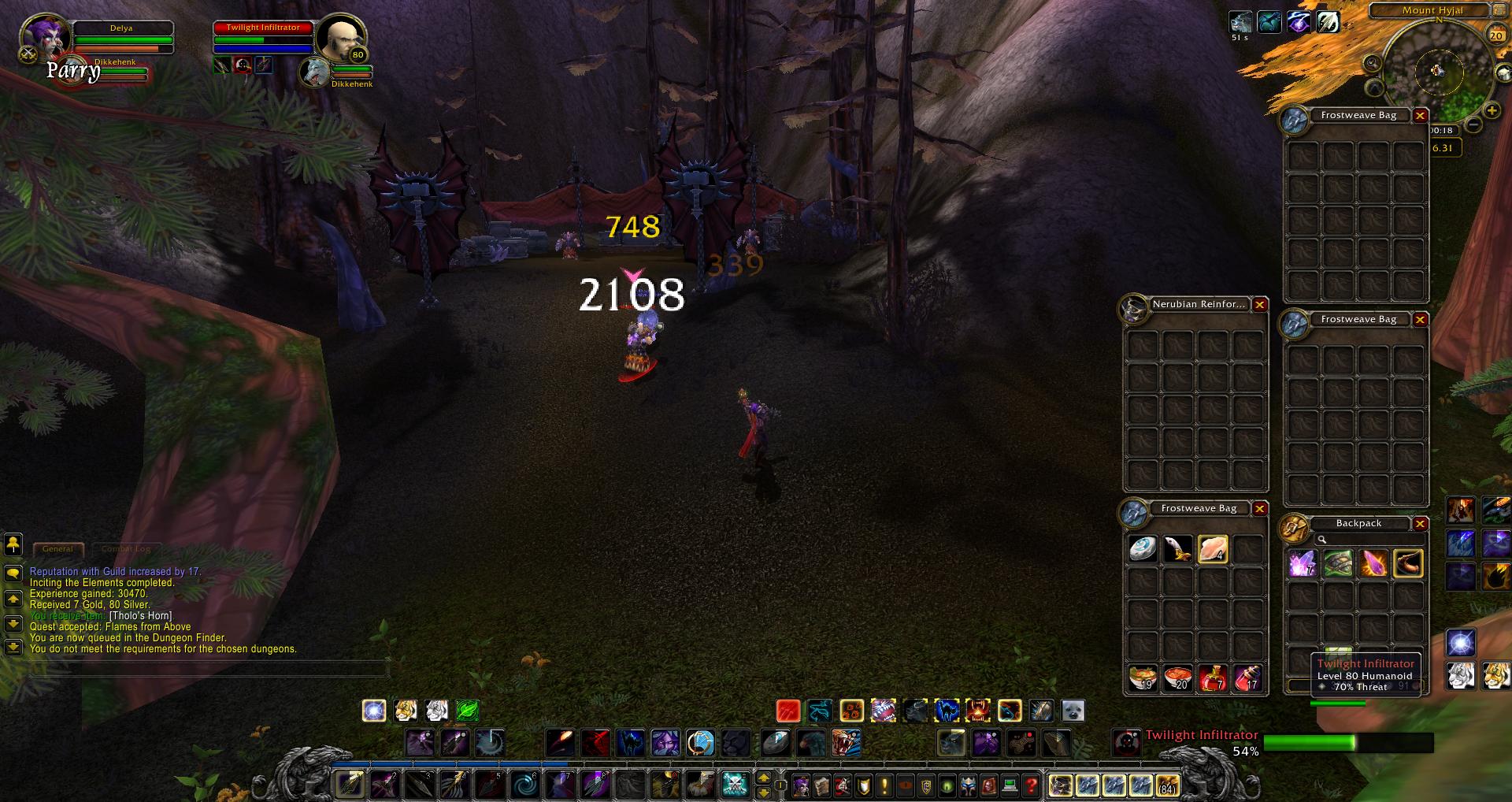
Task: Use the red health potion stack of 7
Action: (x=1213, y=678)
